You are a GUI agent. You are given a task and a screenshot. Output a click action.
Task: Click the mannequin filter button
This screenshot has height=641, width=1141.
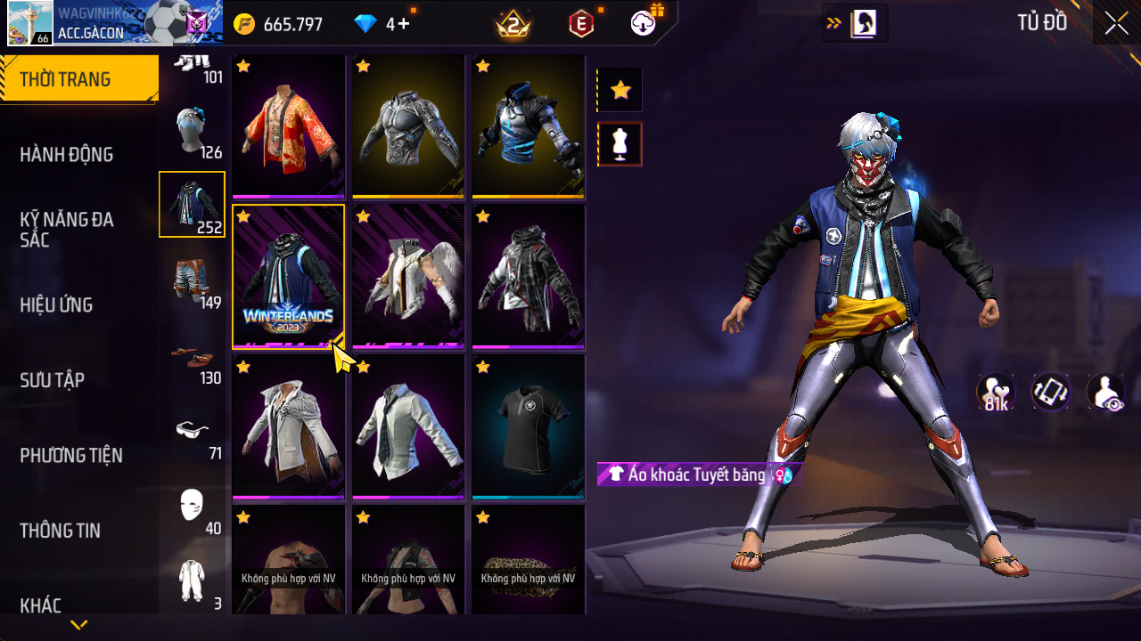tap(620, 144)
